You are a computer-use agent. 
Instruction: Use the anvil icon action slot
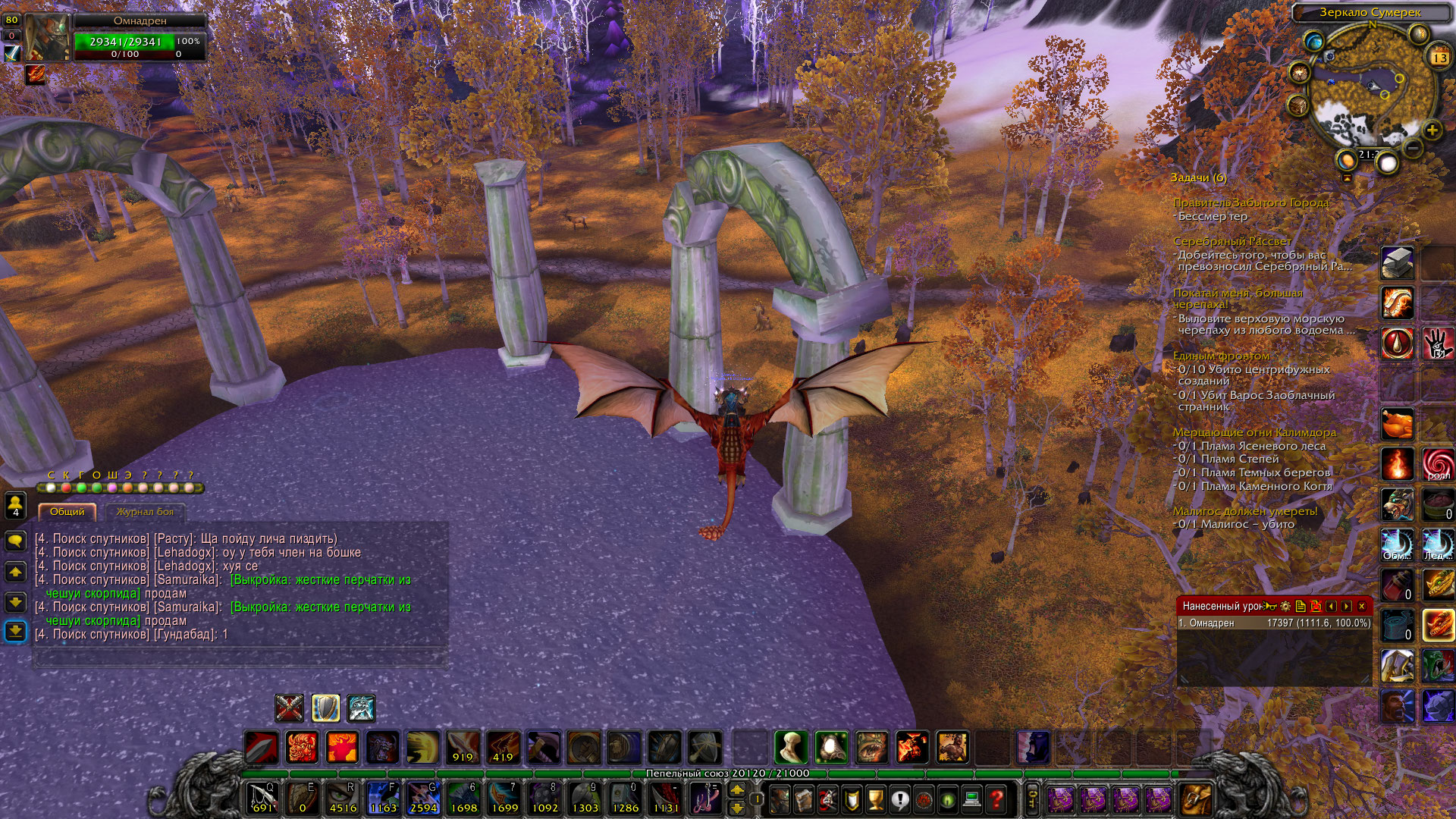tap(1397, 263)
